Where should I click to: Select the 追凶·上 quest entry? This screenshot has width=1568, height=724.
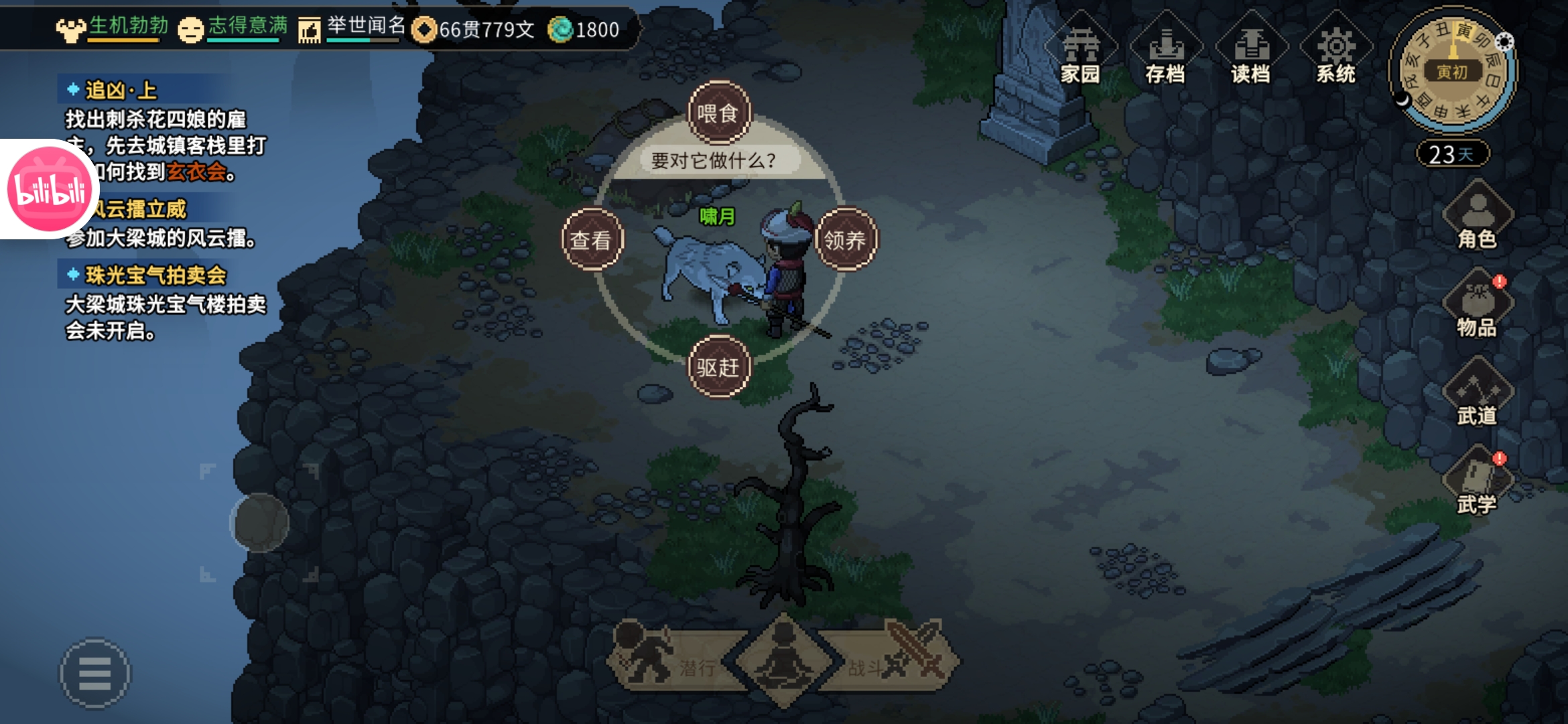click(x=121, y=90)
